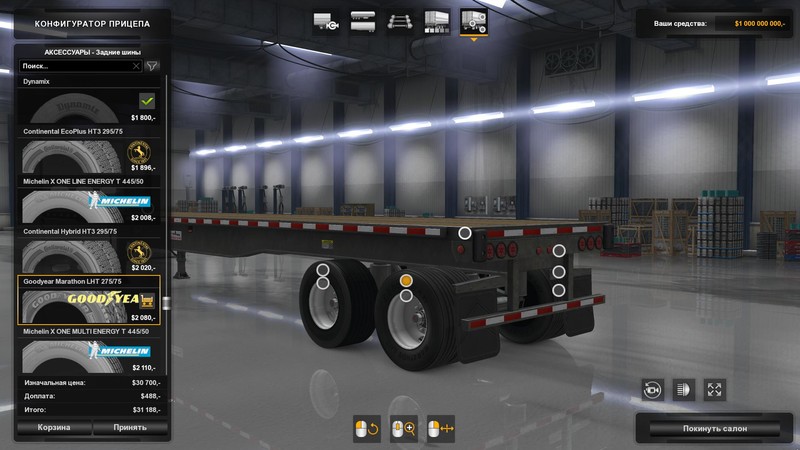The image size is (800, 450).
Task: Confirm with the Принять button
Action: 129,427
